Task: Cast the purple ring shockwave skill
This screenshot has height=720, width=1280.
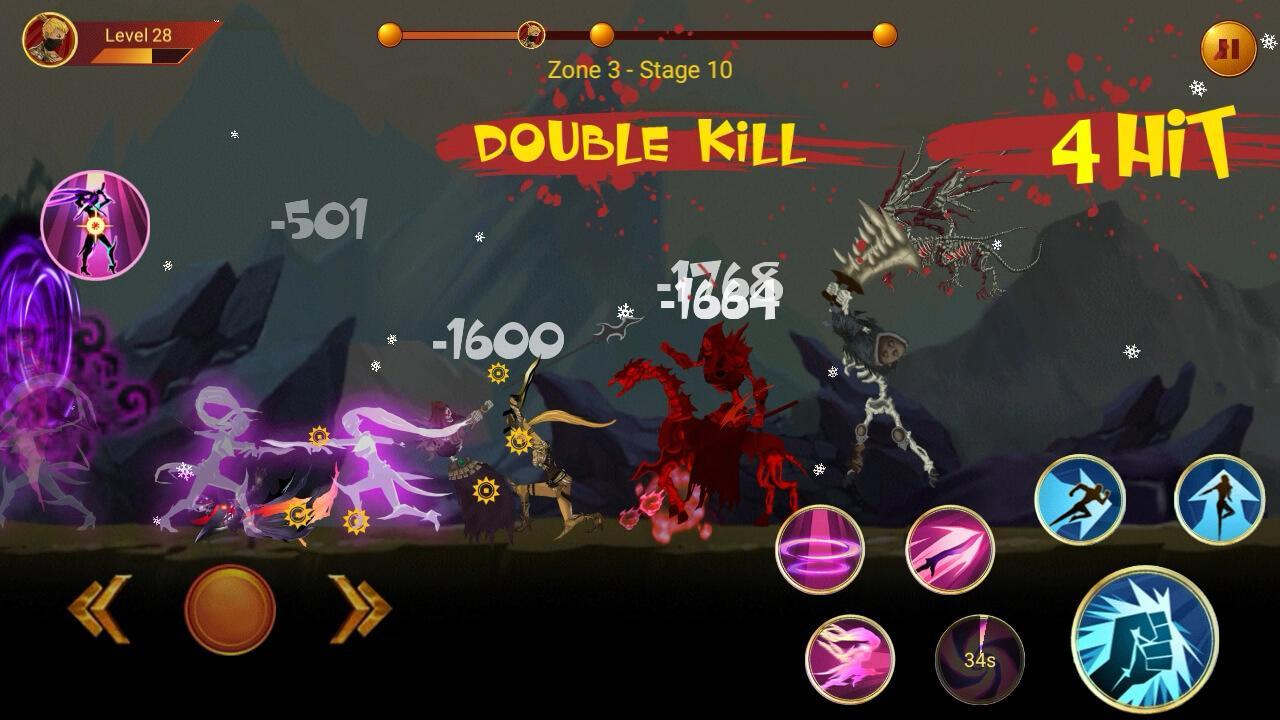Action: (x=820, y=549)
